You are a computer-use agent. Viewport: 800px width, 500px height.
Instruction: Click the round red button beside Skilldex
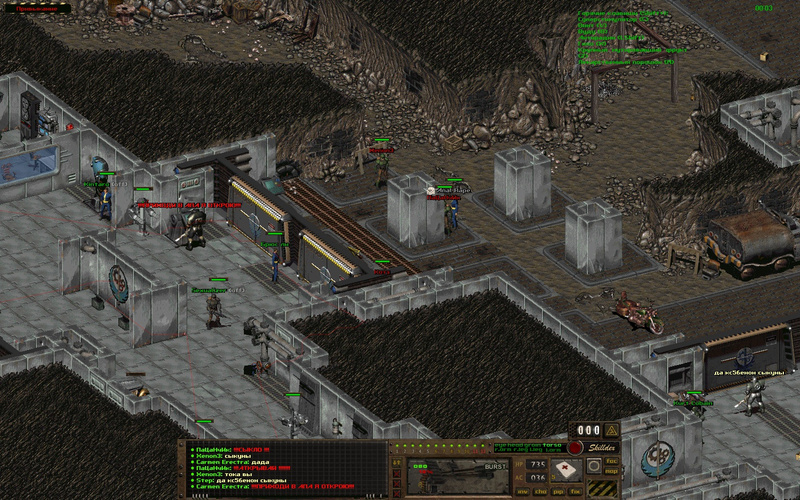pos(575,448)
